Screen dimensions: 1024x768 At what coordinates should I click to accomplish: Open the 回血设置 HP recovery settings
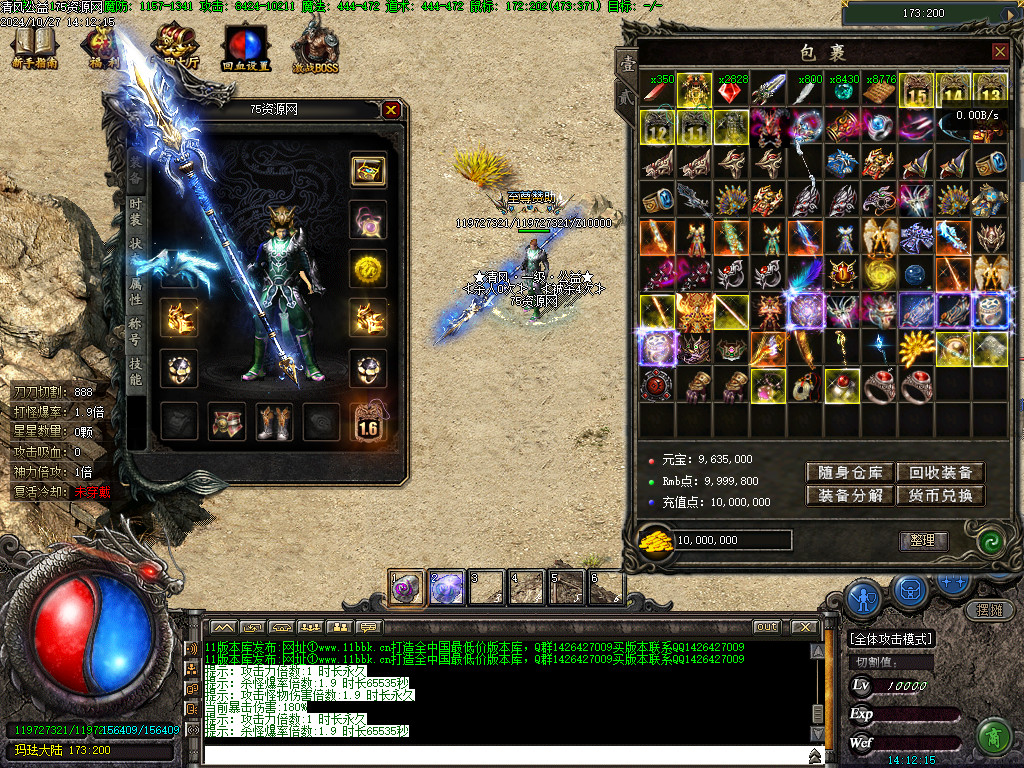pyautogui.click(x=246, y=49)
